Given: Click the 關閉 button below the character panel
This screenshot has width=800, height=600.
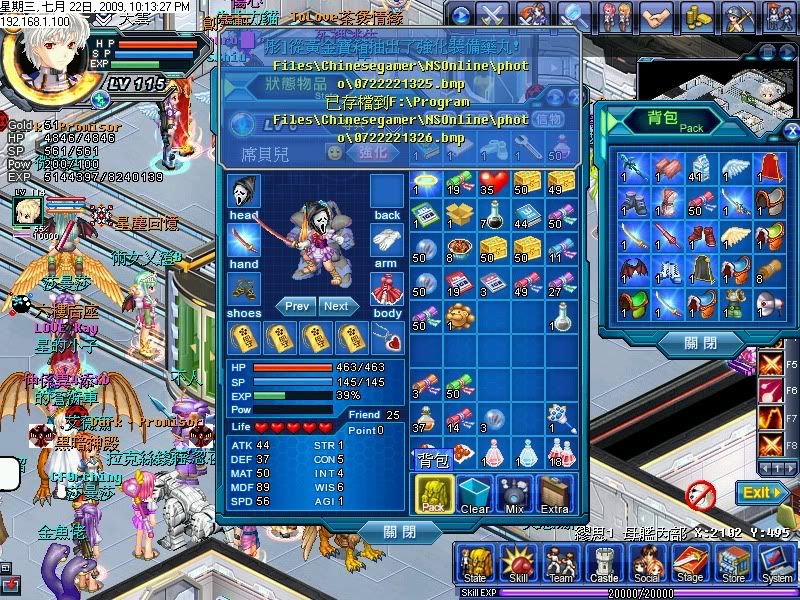Looking at the screenshot, I should tap(397, 532).
